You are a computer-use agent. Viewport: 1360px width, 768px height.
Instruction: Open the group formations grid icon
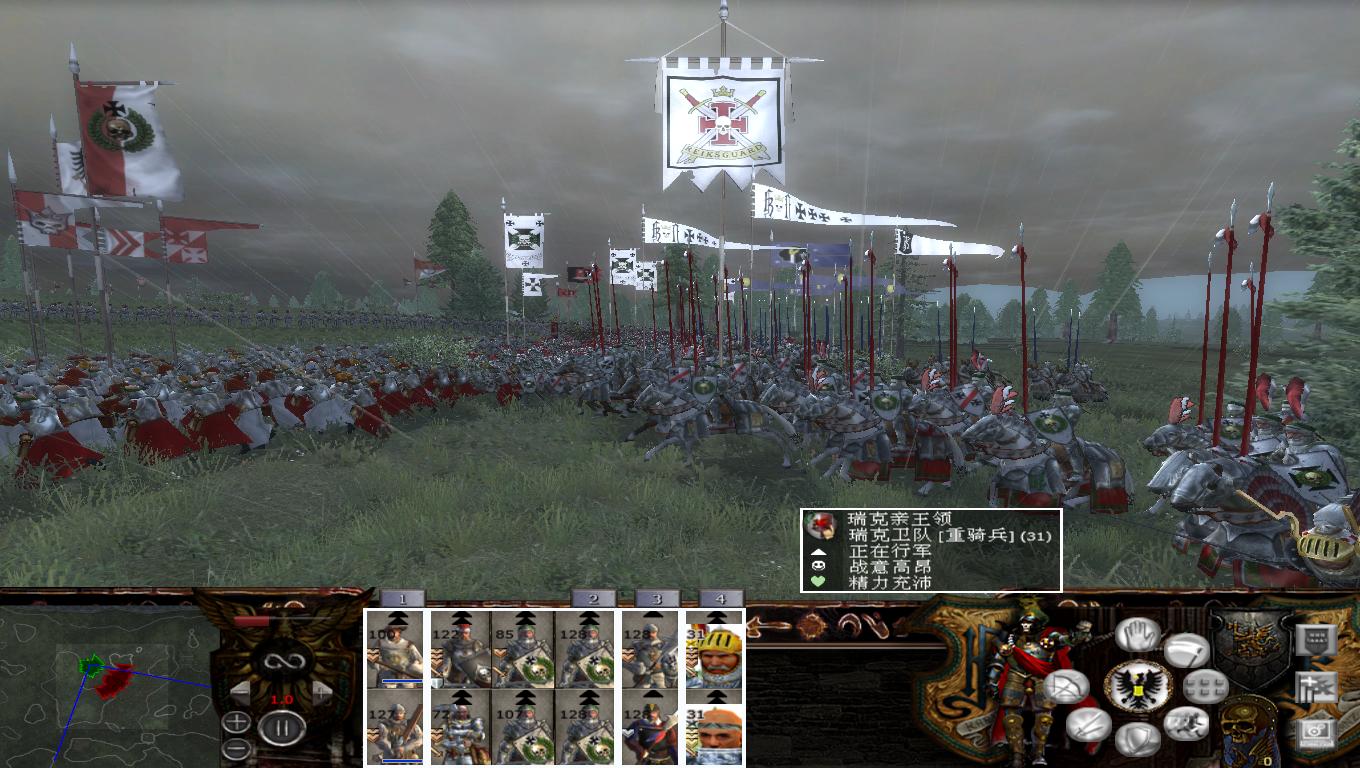coord(1204,688)
